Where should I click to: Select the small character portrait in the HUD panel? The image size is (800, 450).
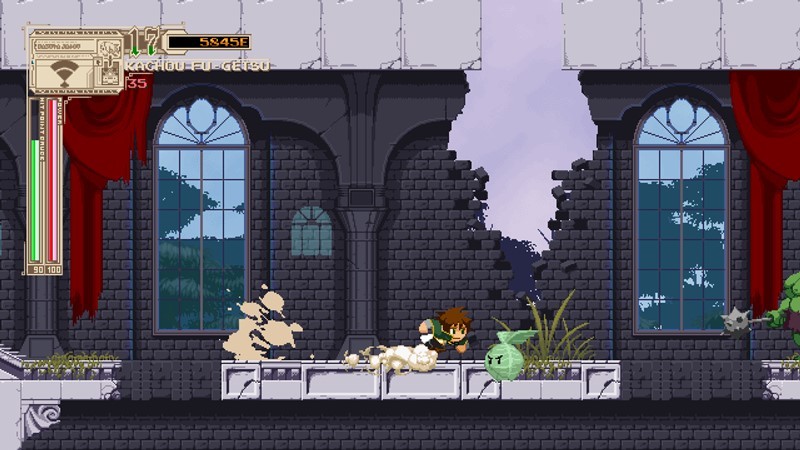(x=111, y=49)
